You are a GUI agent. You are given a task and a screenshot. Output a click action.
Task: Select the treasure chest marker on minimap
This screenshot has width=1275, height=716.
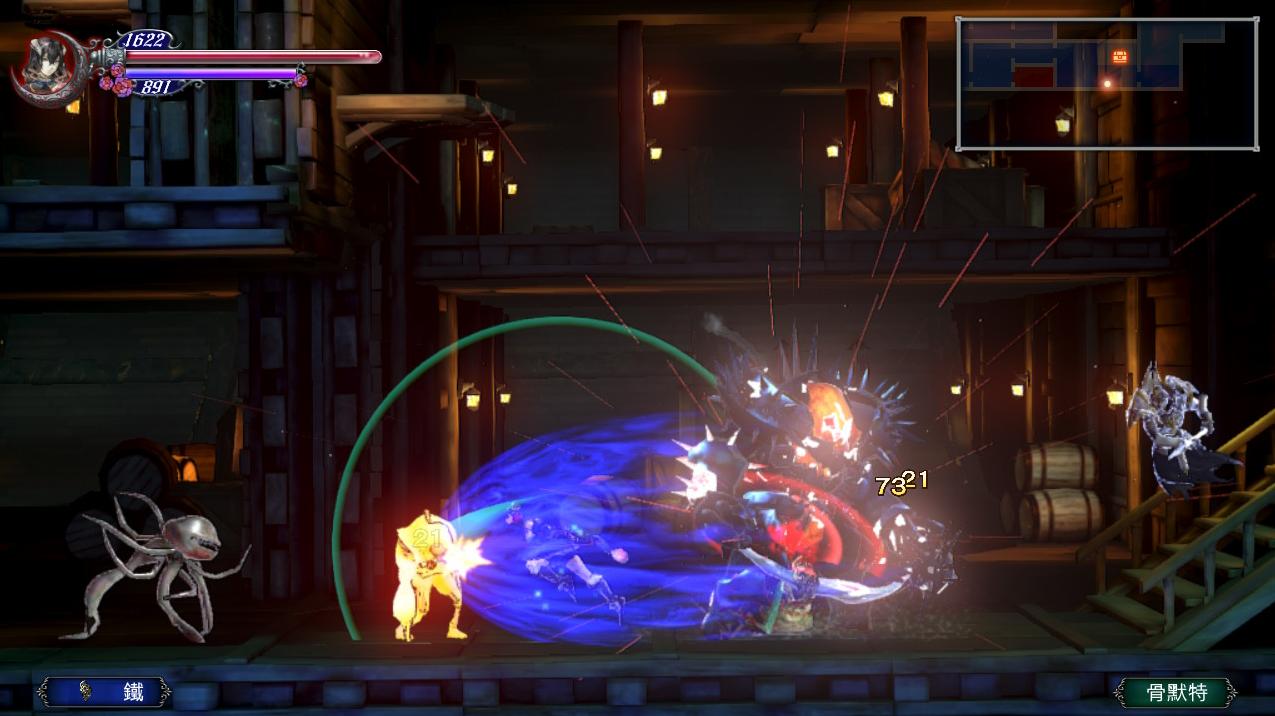pyautogui.click(x=1120, y=56)
